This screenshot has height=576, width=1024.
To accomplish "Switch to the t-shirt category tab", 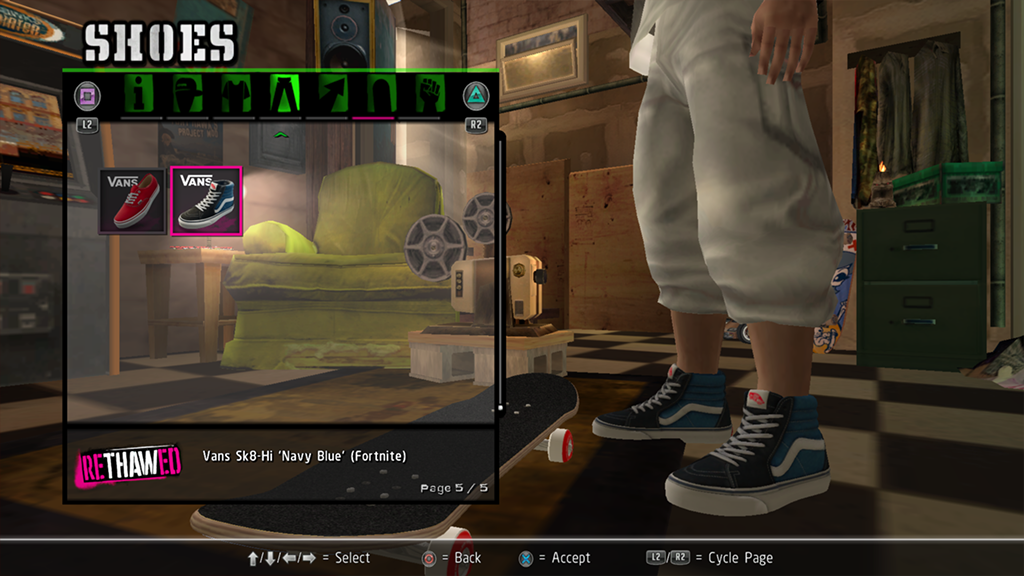I will click(236, 95).
